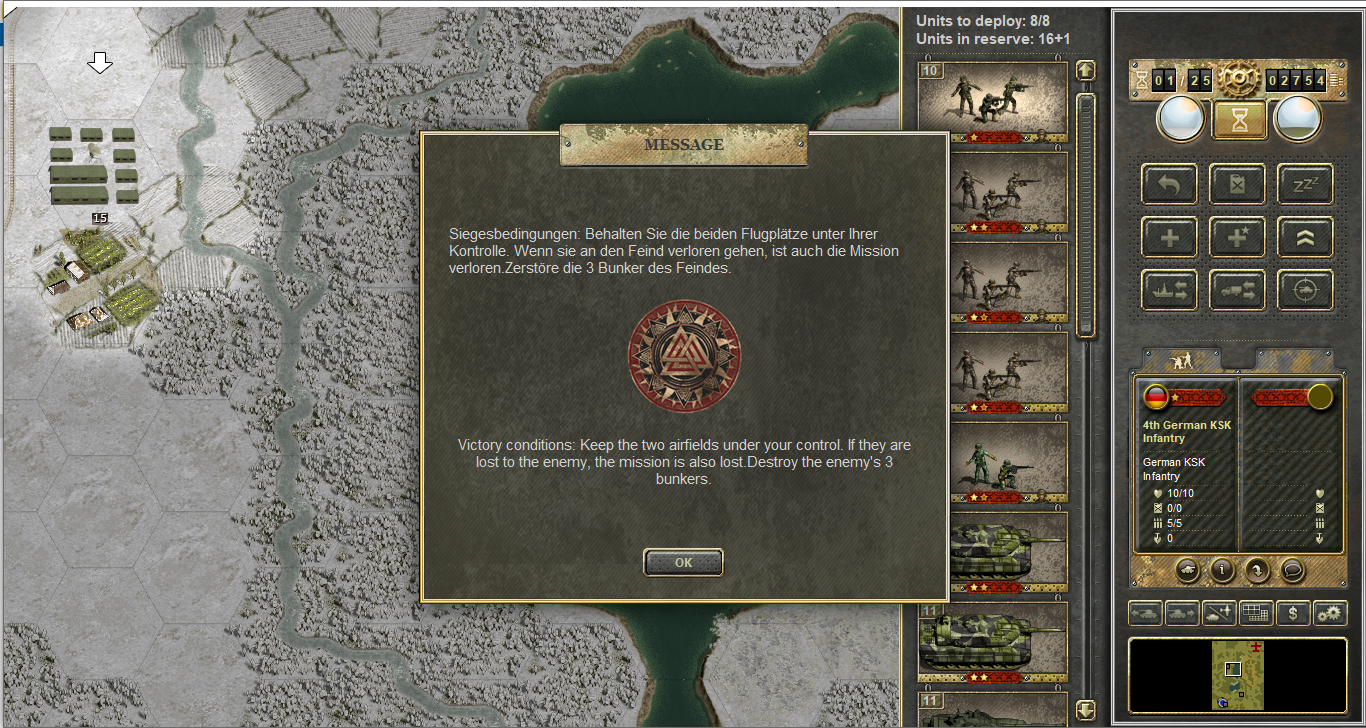Click the ship swap arrows button
Viewport: 1366px width, 728px height.
[x=1169, y=290]
